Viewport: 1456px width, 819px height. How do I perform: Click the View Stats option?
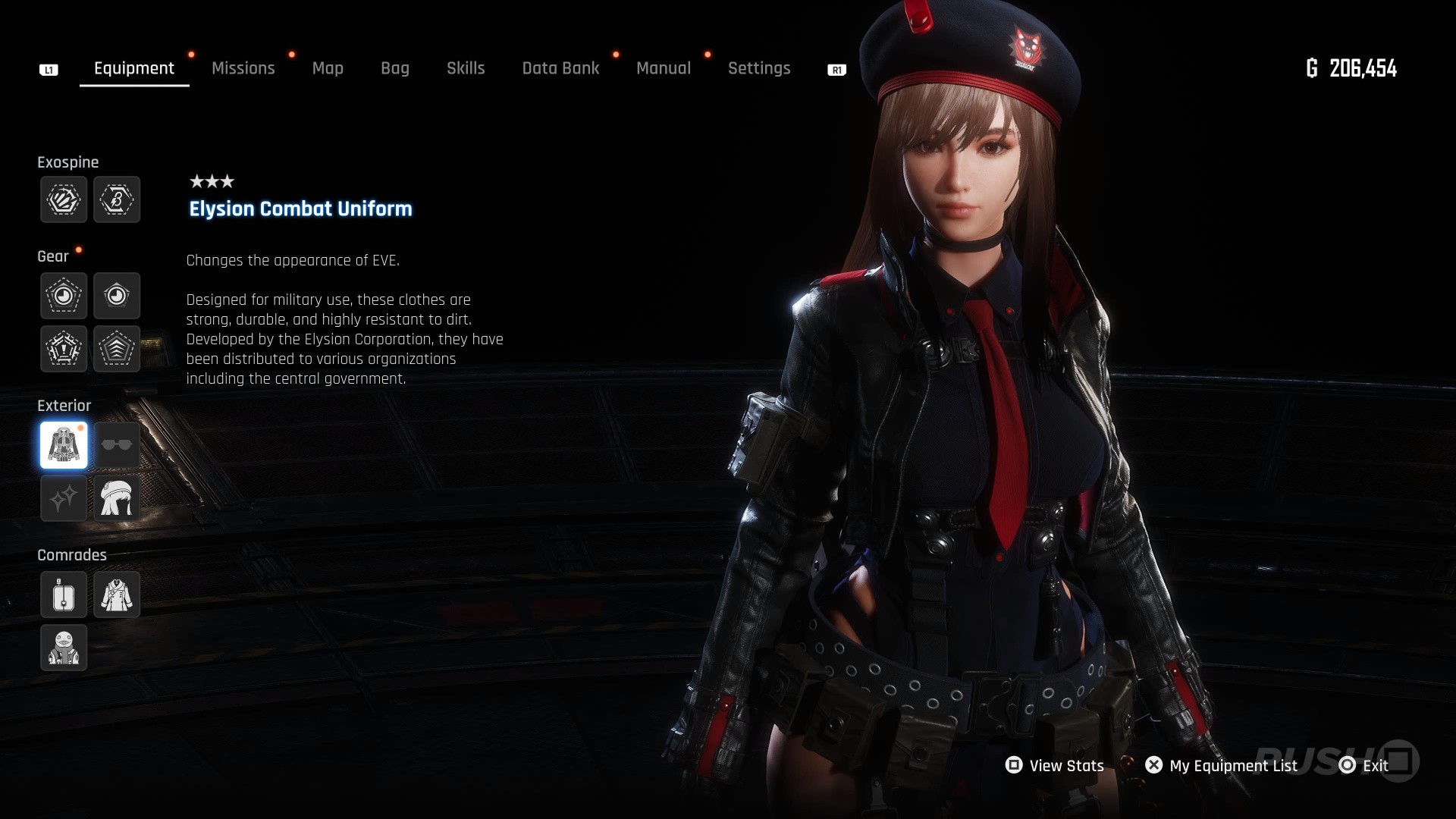[1055, 766]
